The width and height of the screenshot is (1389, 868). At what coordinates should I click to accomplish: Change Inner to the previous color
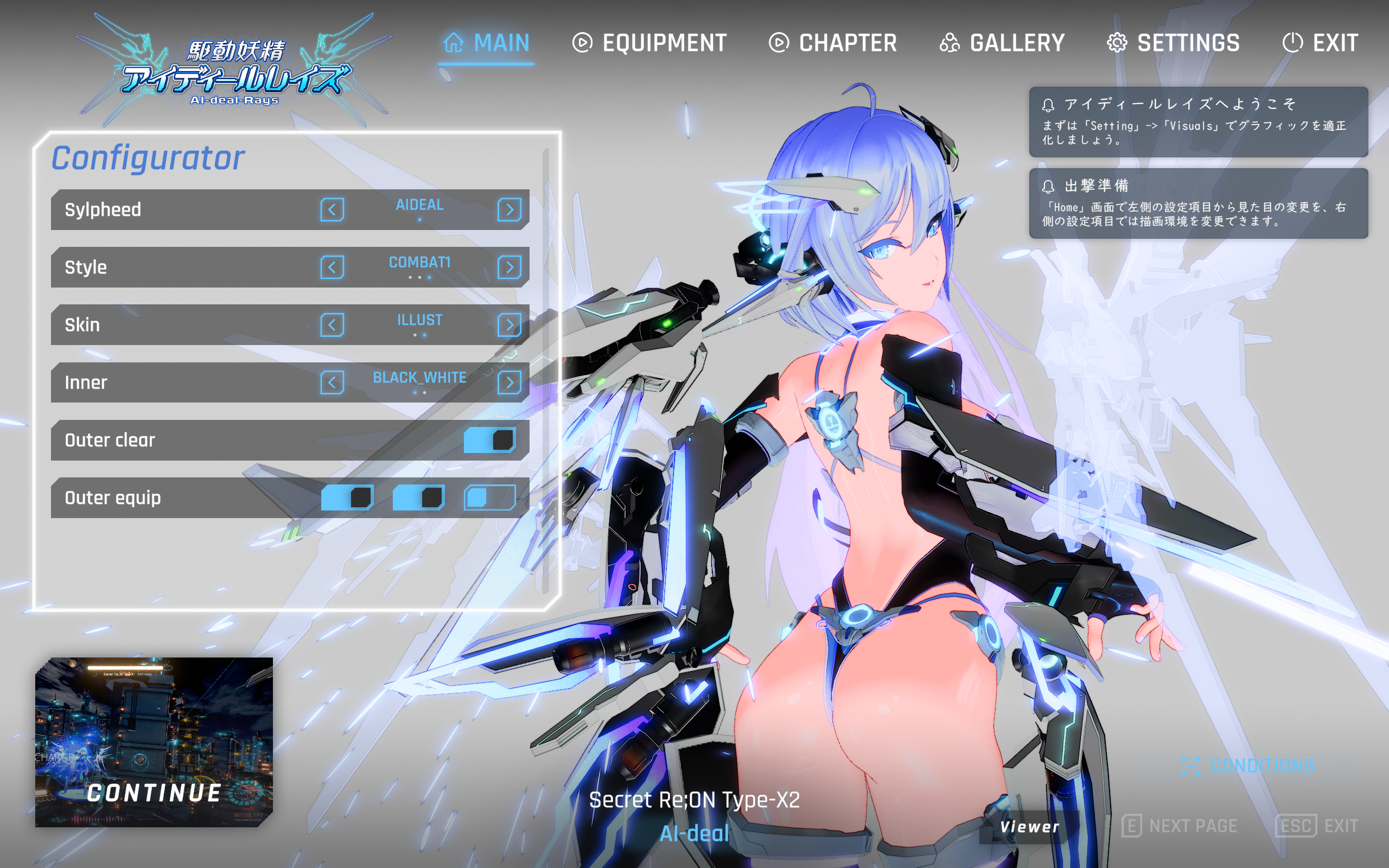tap(332, 382)
